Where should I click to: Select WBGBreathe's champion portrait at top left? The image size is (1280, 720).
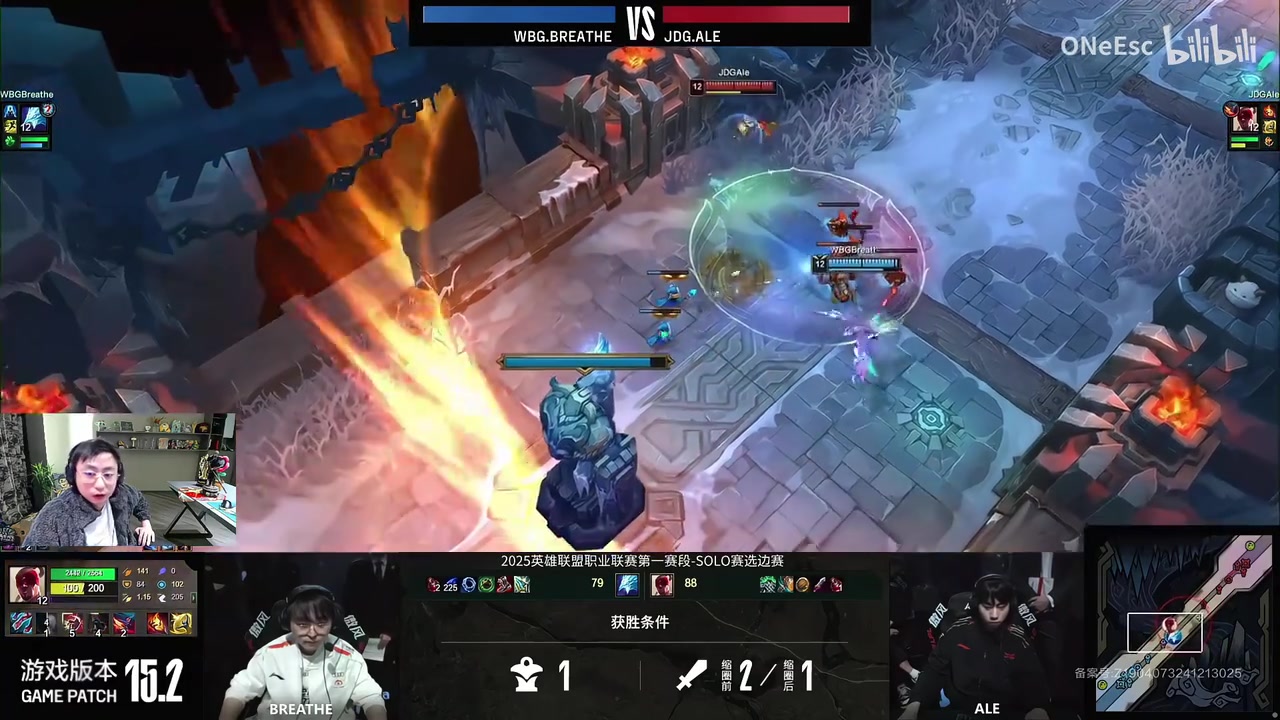[x=33, y=118]
